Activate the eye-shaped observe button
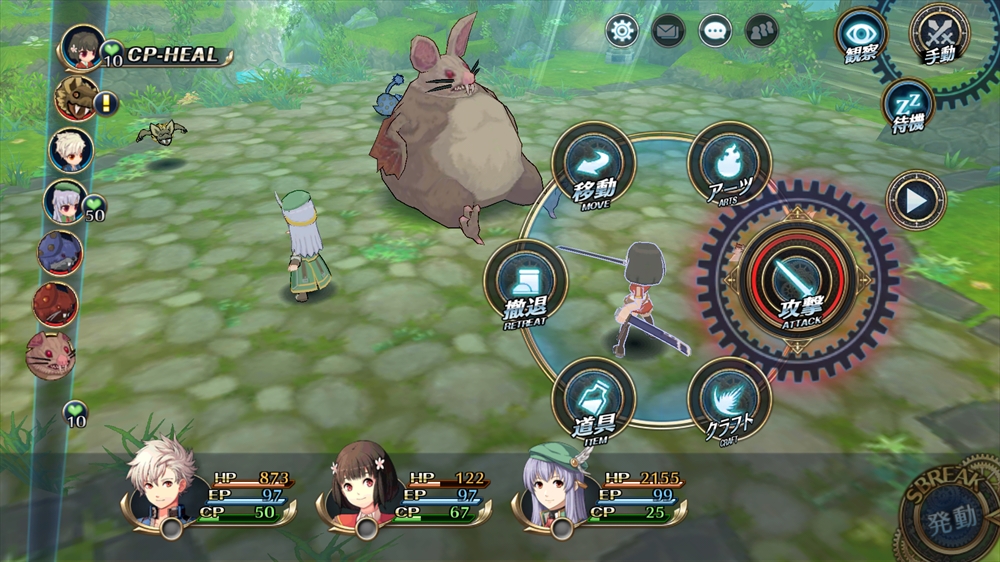This screenshot has width=1000, height=562. point(861,35)
